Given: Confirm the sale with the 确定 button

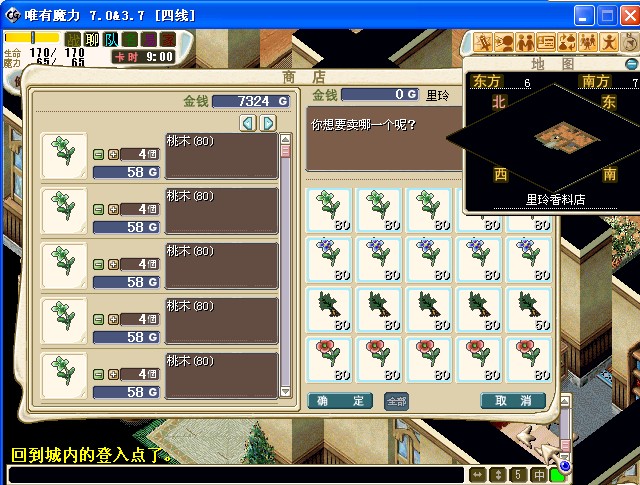Looking at the screenshot, I should coord(342,401).
